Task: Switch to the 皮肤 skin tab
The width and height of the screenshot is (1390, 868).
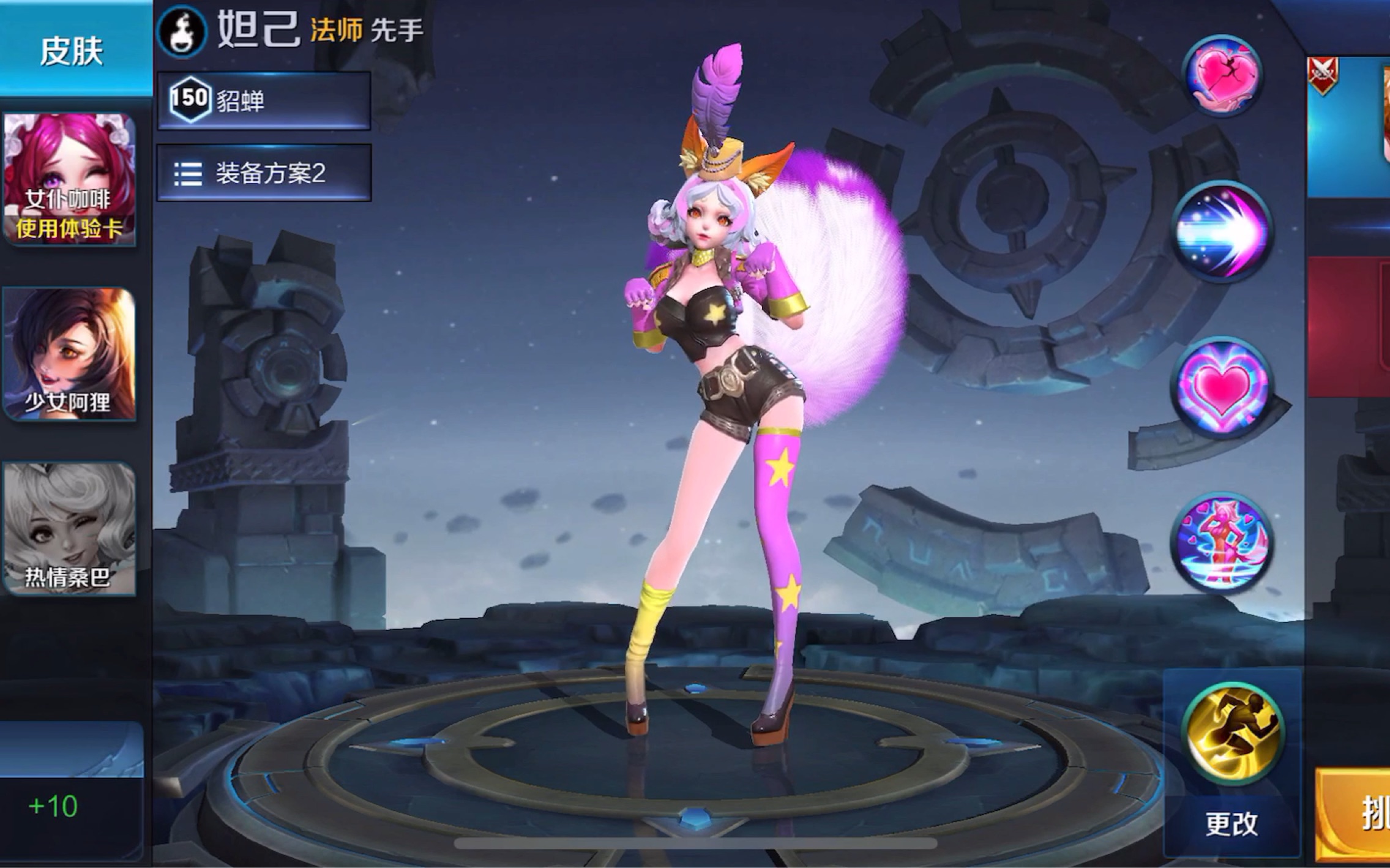Action: tap(72, 50)
